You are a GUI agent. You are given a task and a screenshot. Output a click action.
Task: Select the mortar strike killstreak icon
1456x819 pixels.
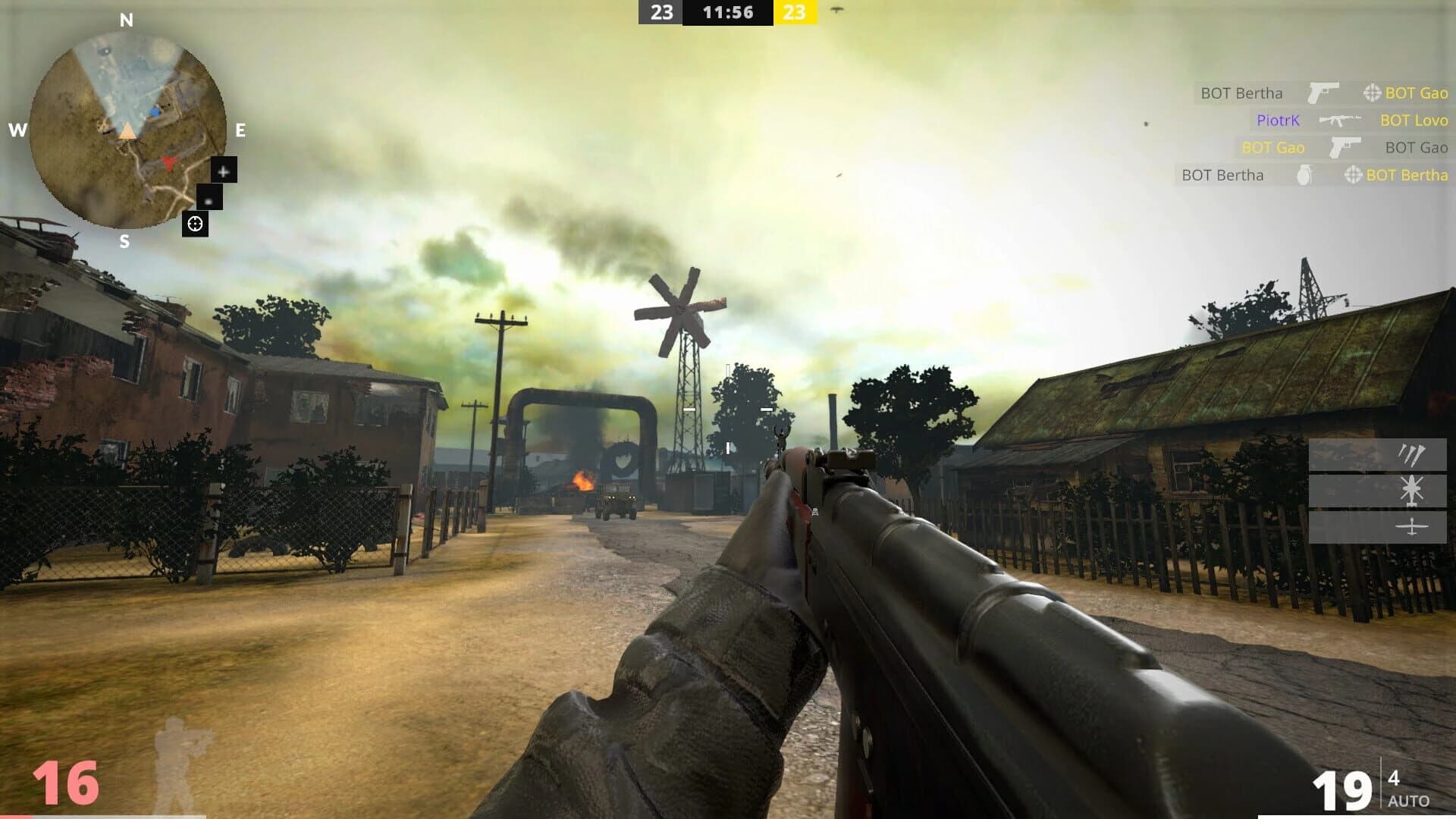(1412, 455)
